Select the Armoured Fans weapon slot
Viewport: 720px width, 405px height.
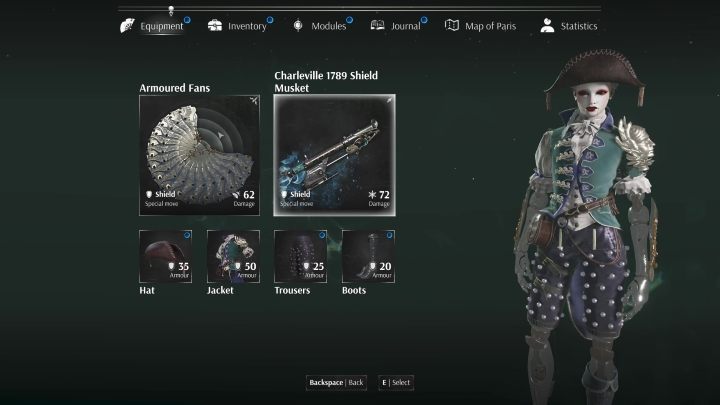click(x=199, y=155)
